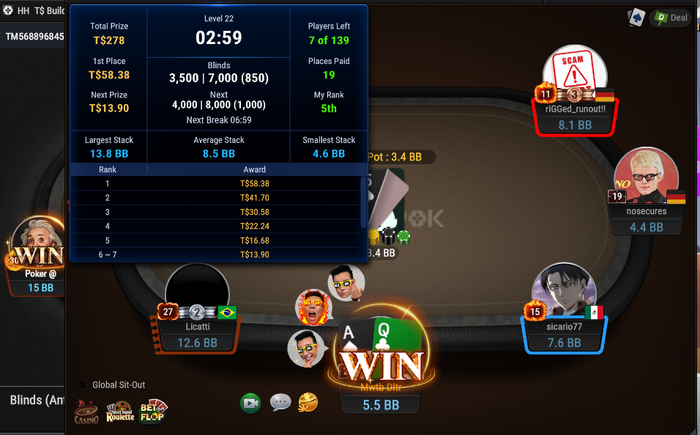Open the chat speech bubble
Viewport: 700px width, 435px height.
pyautogui.click(x=280, y=403)
